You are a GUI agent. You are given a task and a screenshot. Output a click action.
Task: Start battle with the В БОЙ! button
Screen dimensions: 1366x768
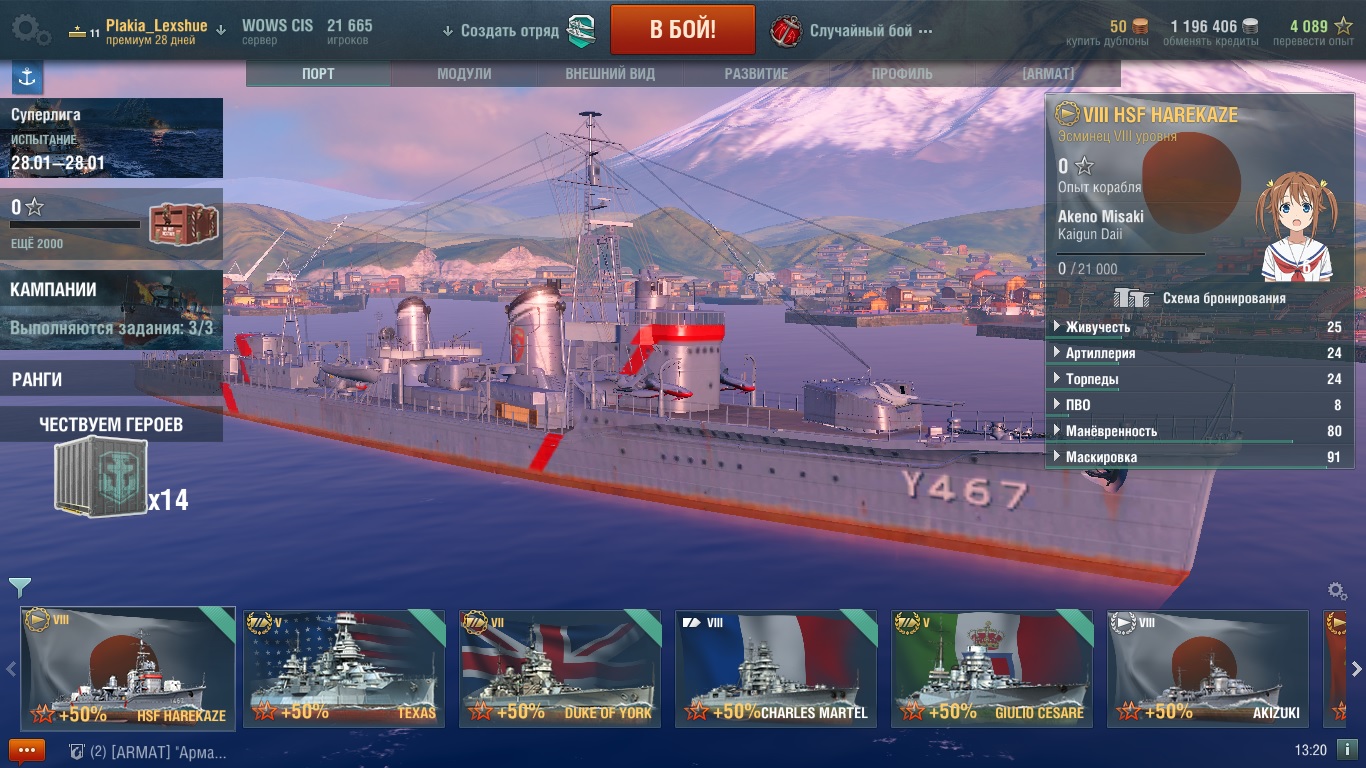[x=682, y=29]
